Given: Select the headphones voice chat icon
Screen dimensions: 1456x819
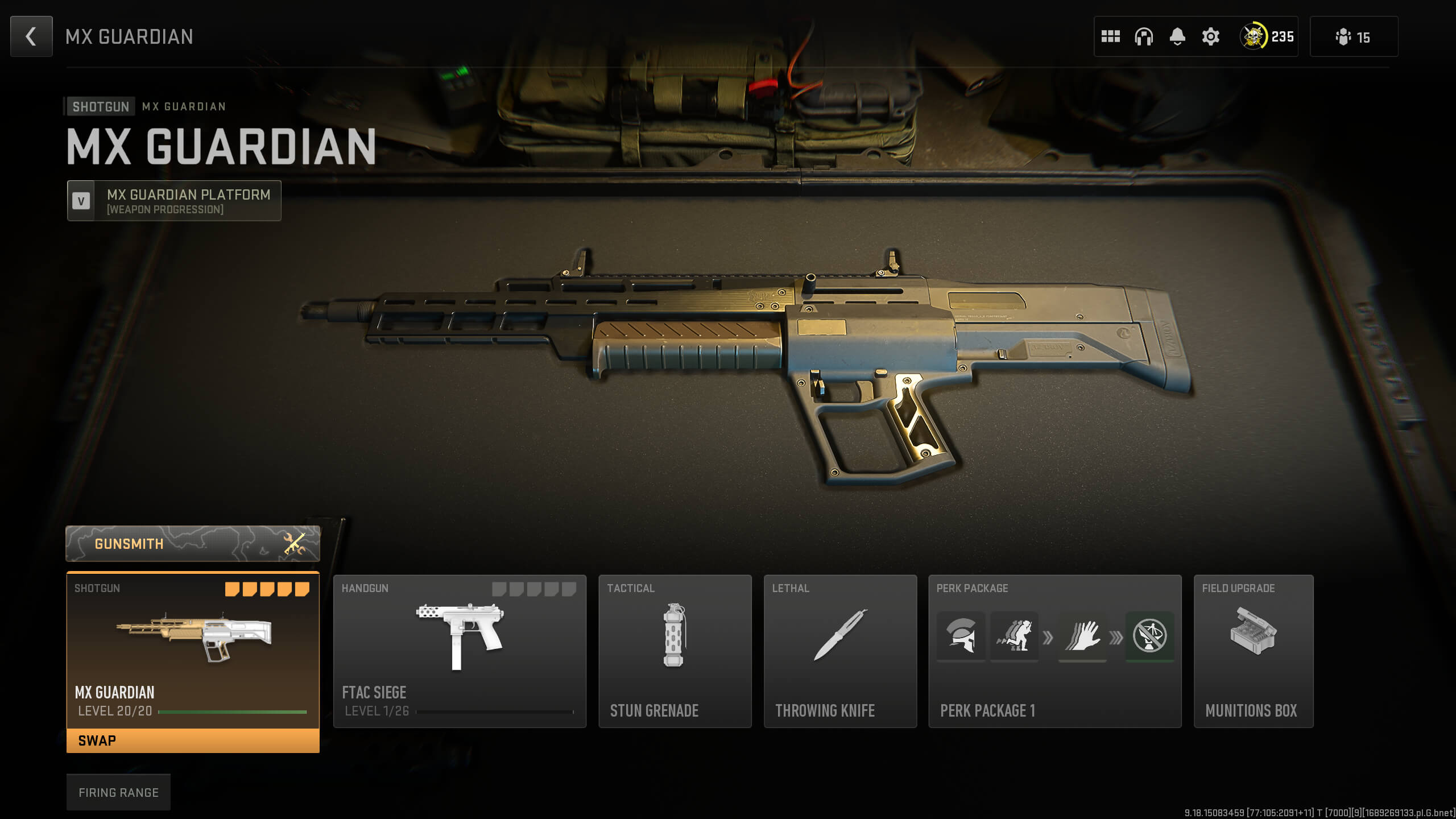Looking at the screenshot, I should click(1143, 36).
